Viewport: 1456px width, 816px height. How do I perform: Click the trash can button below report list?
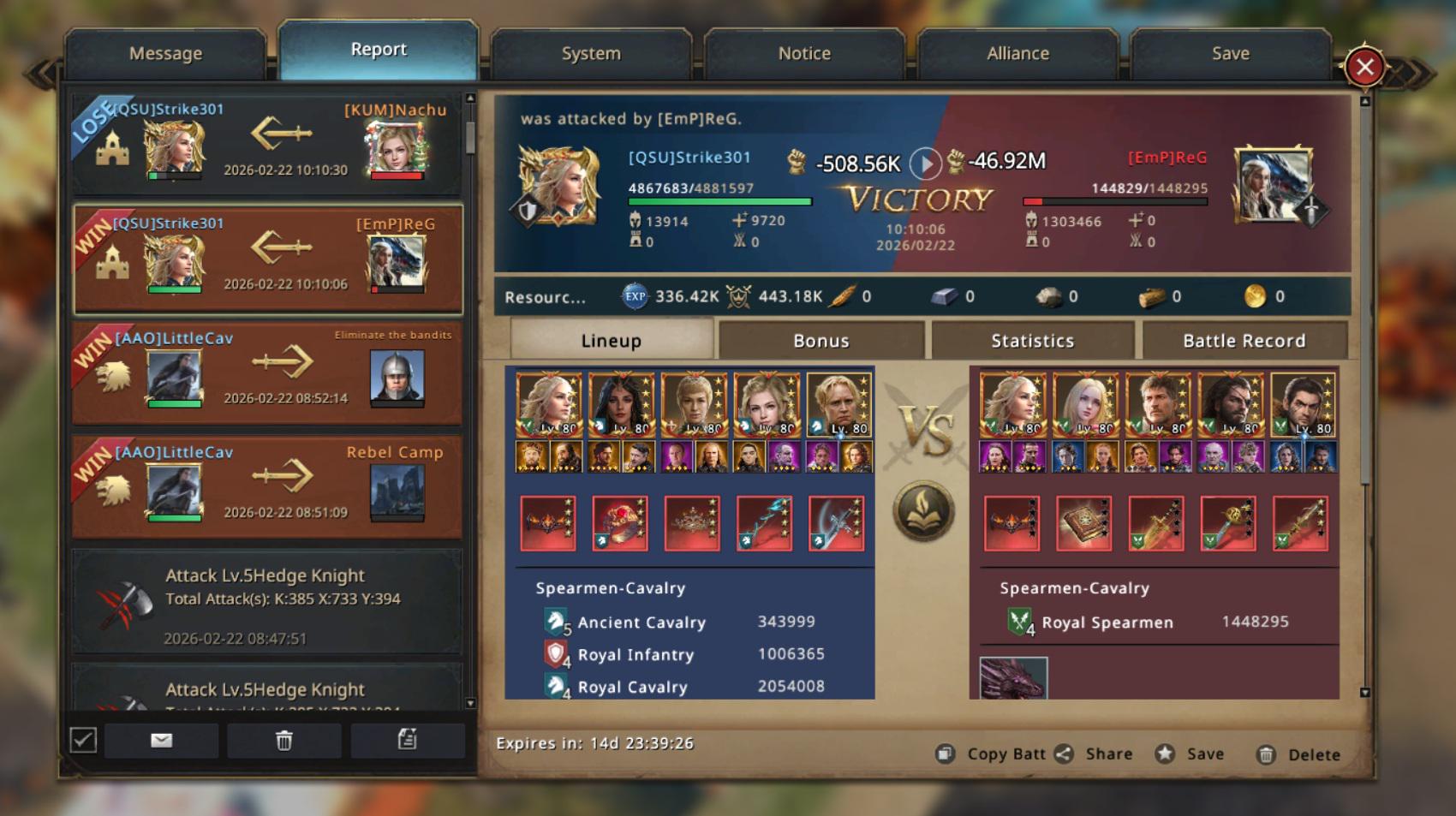pyautogui.click(x=284, y=741)
